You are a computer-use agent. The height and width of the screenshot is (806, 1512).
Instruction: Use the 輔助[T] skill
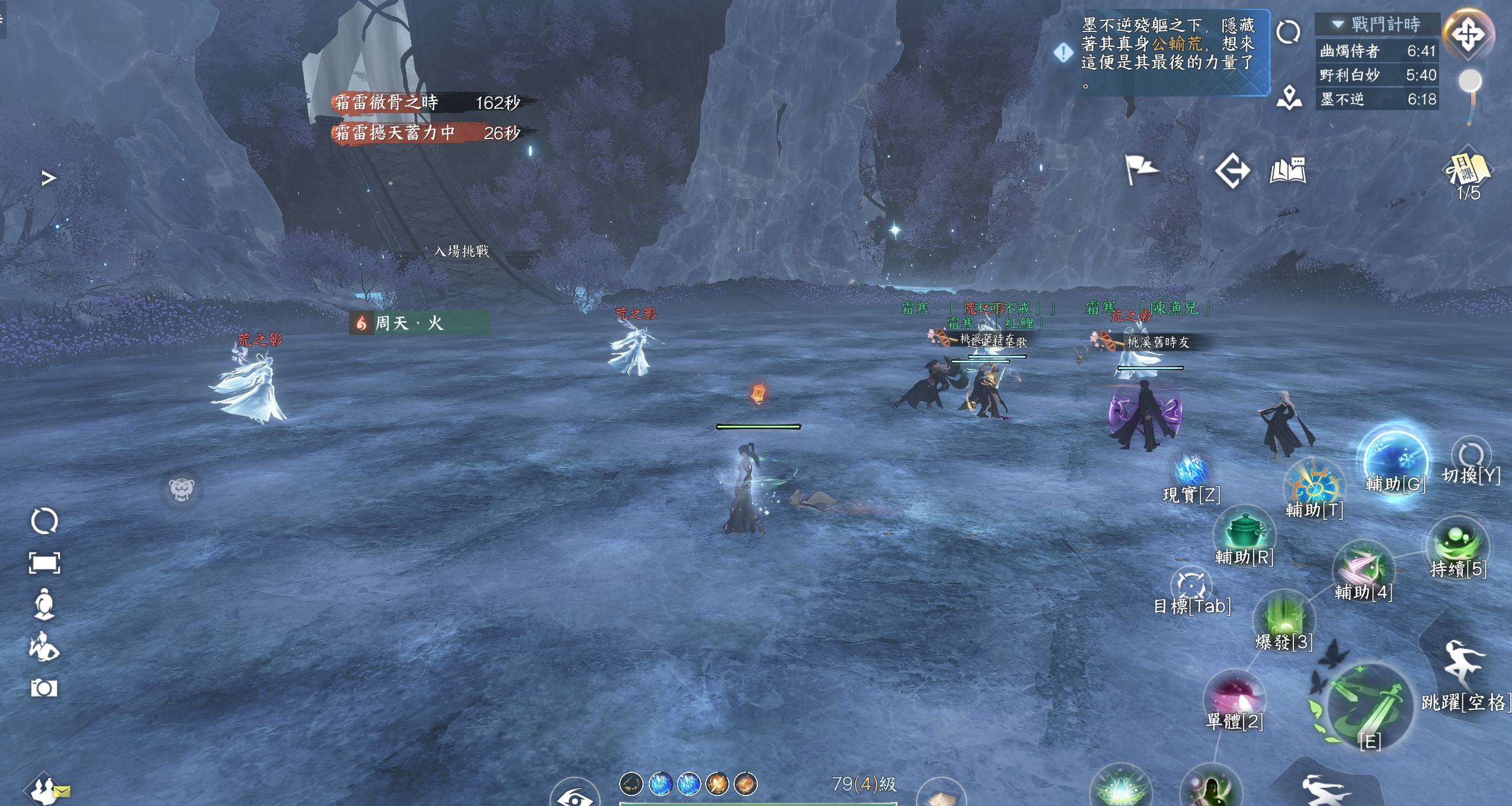1314,486
